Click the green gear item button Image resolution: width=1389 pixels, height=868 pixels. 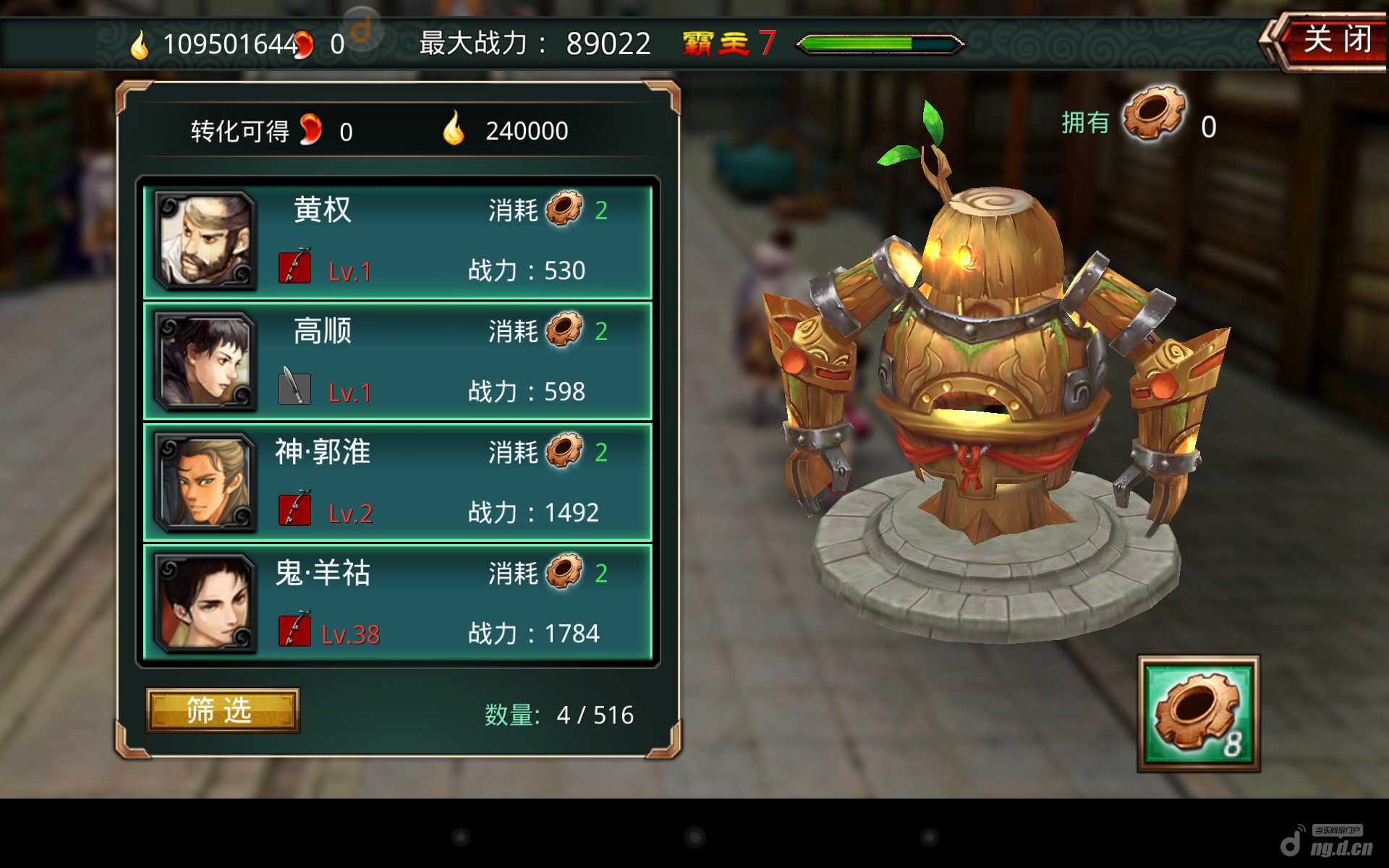coord(1198,713)
